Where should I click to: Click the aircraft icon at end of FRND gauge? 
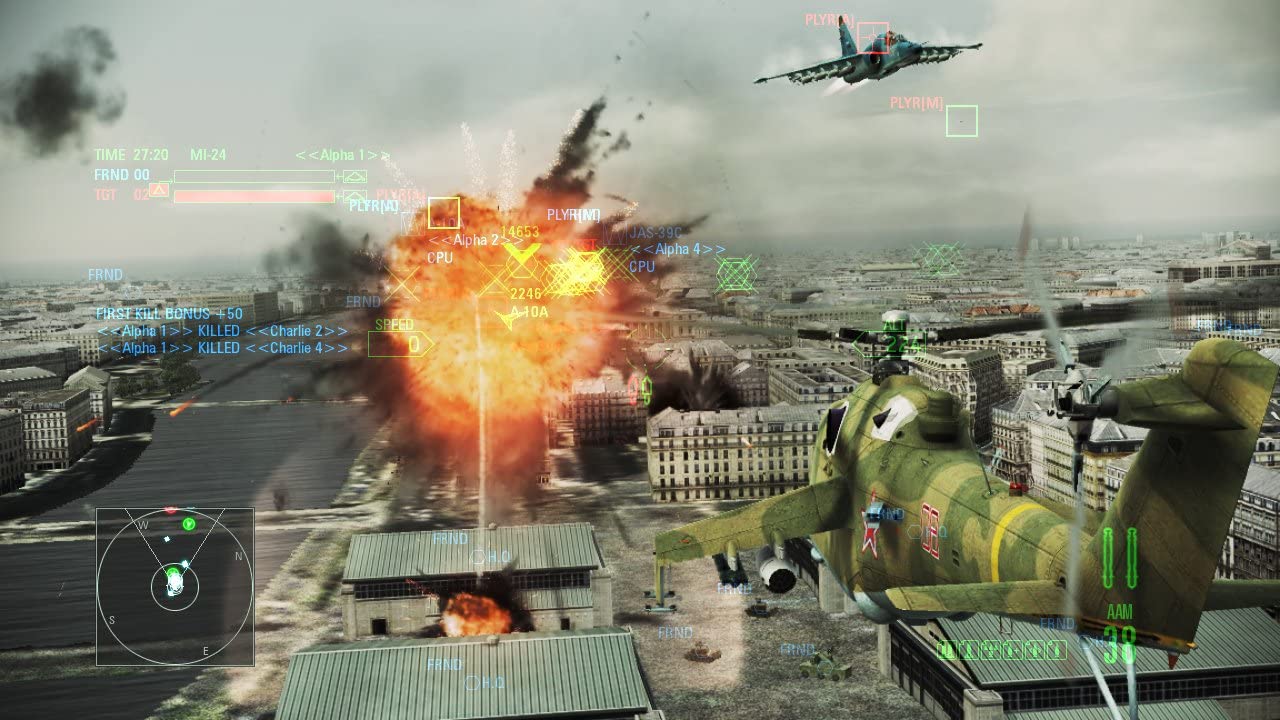coord(354,177)
